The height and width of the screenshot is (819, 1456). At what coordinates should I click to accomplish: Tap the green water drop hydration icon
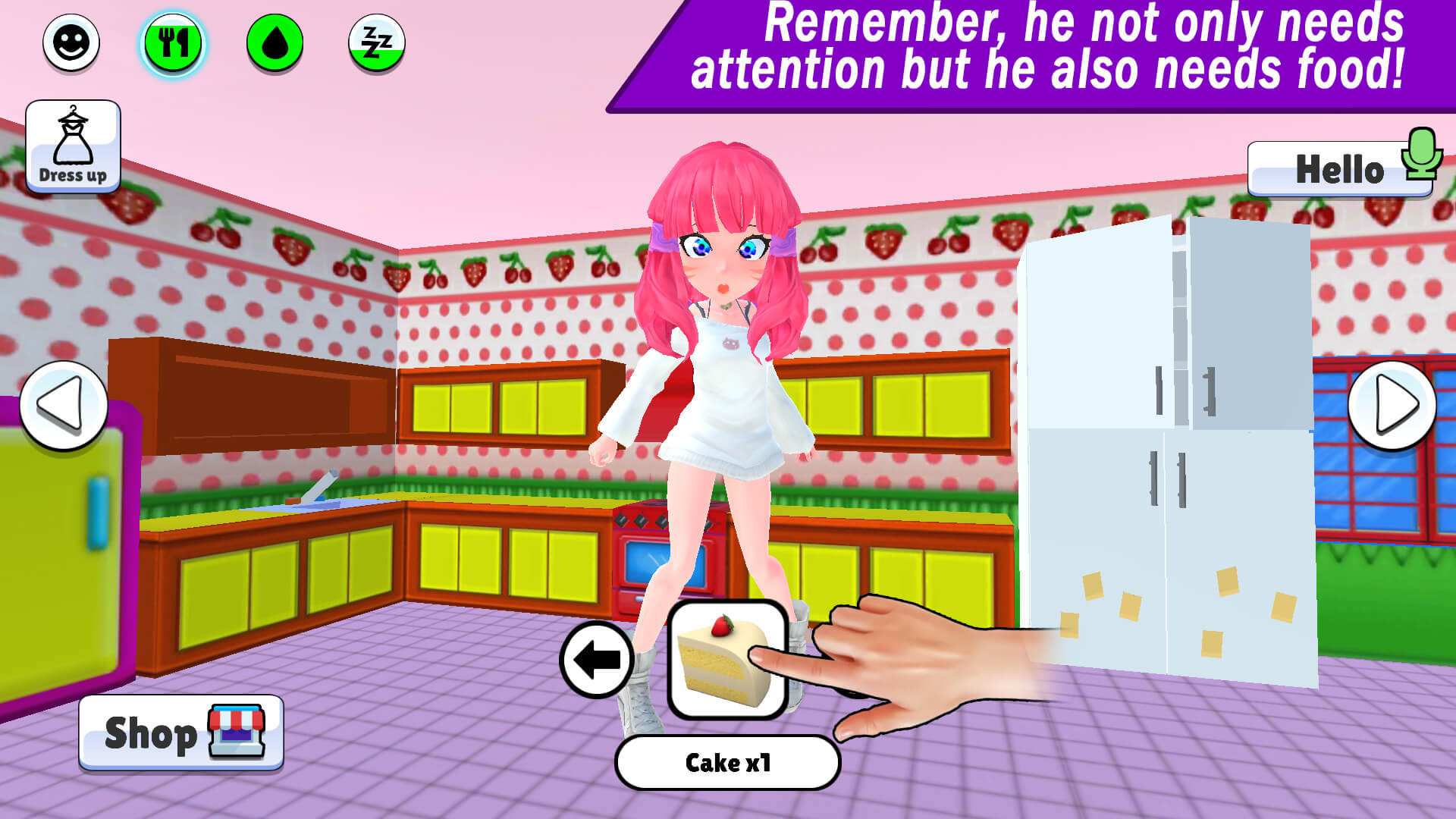275,43
